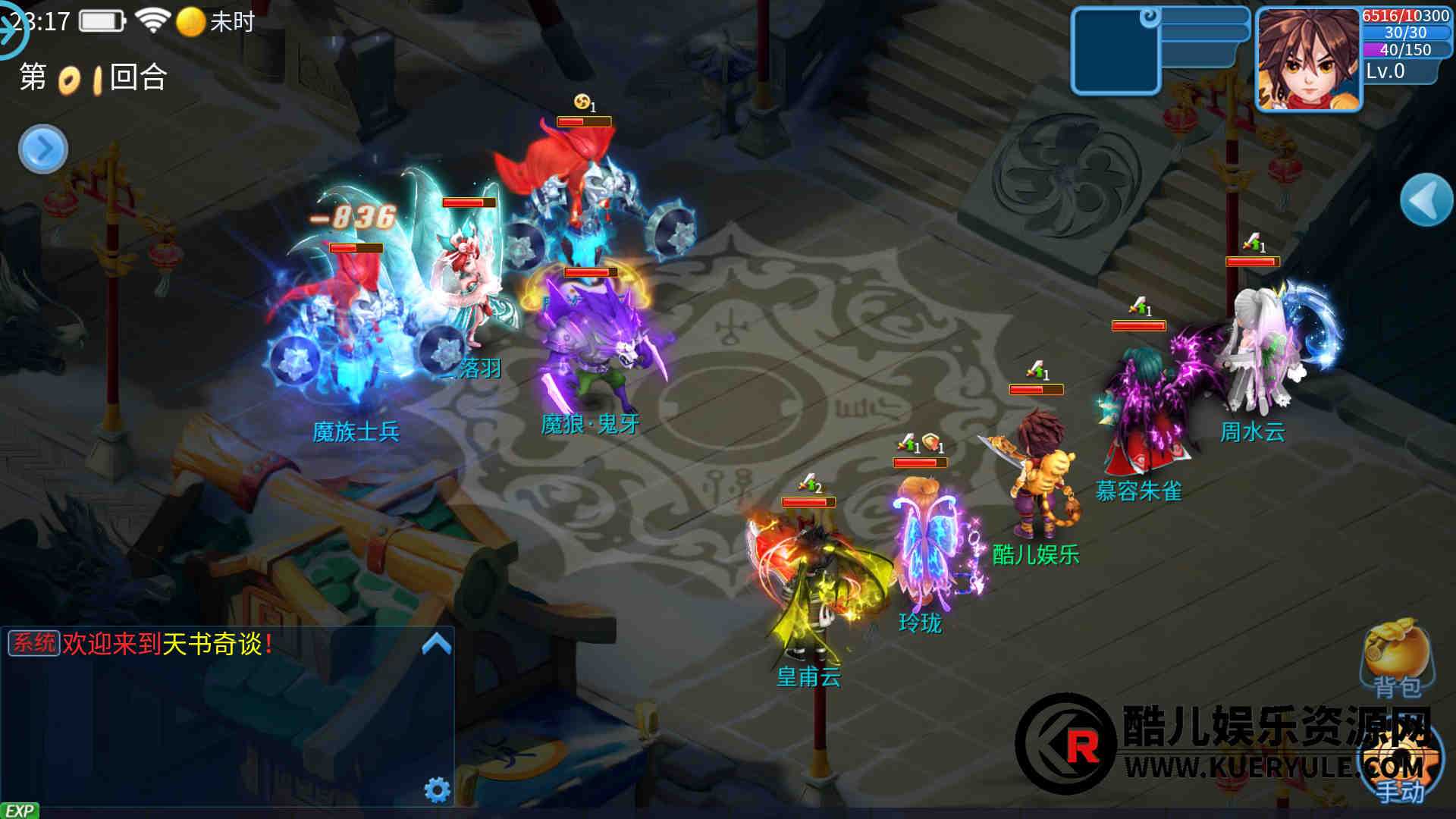Screen dimensions: 1456x819
Task: Tap the EXP label
Action: click(x=20, y=811)
